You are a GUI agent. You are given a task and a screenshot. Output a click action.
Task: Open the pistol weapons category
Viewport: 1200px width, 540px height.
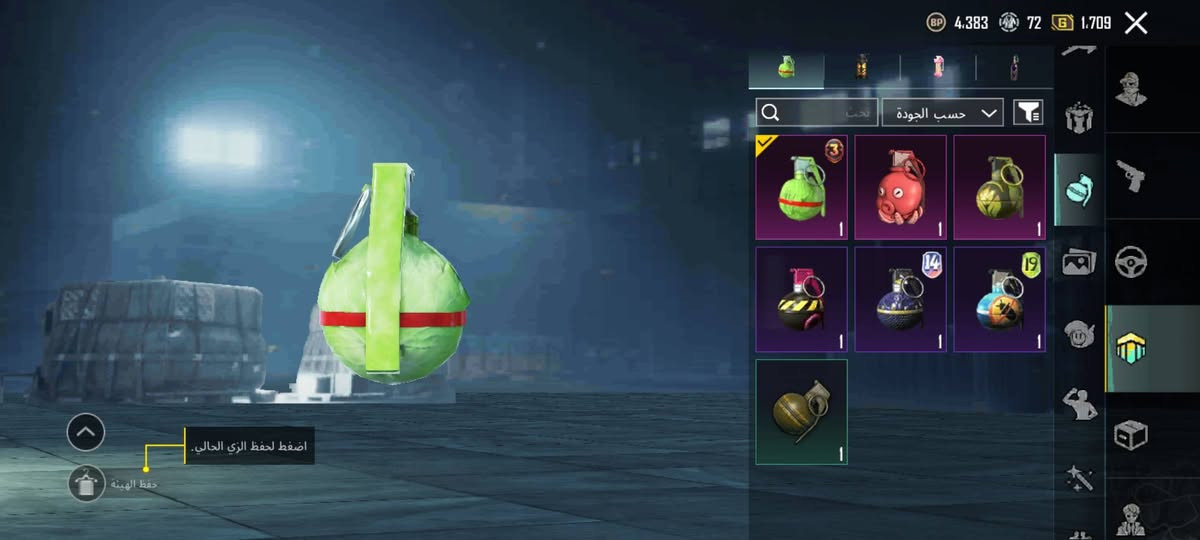(x=1131, y=176)
